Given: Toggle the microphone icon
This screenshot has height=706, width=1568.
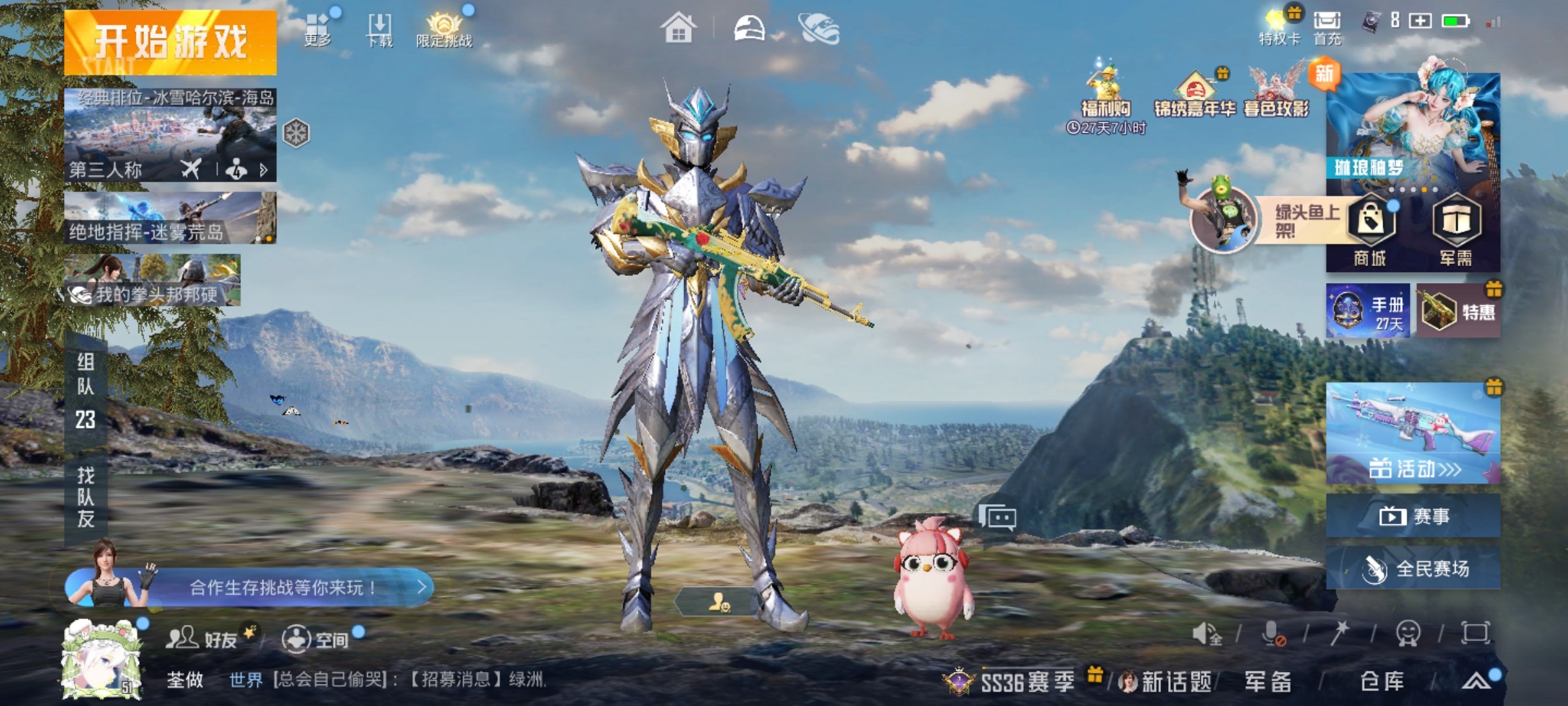Looking at the screenshot, I should point(1272,633).
